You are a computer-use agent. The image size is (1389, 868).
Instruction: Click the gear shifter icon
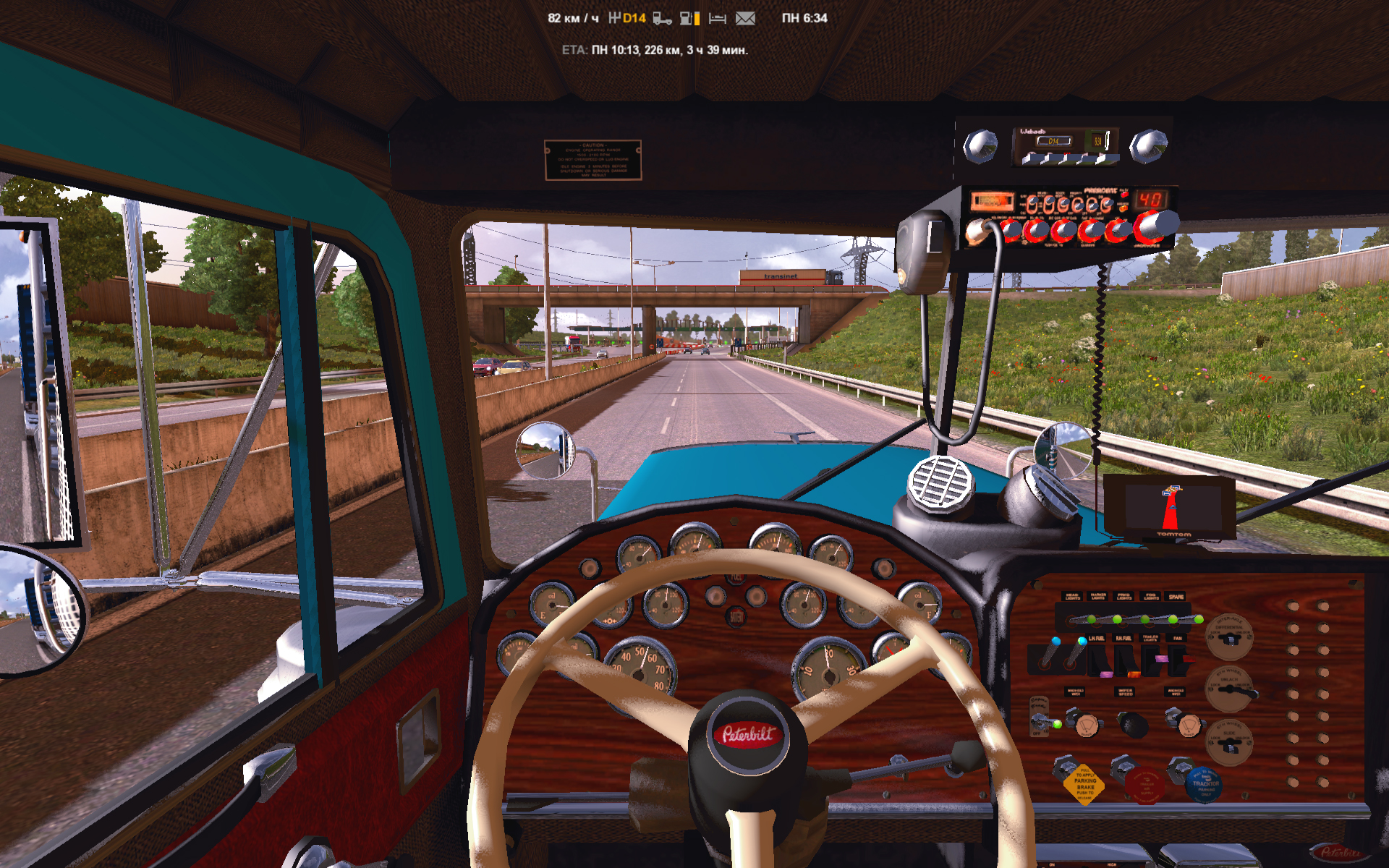614,17
